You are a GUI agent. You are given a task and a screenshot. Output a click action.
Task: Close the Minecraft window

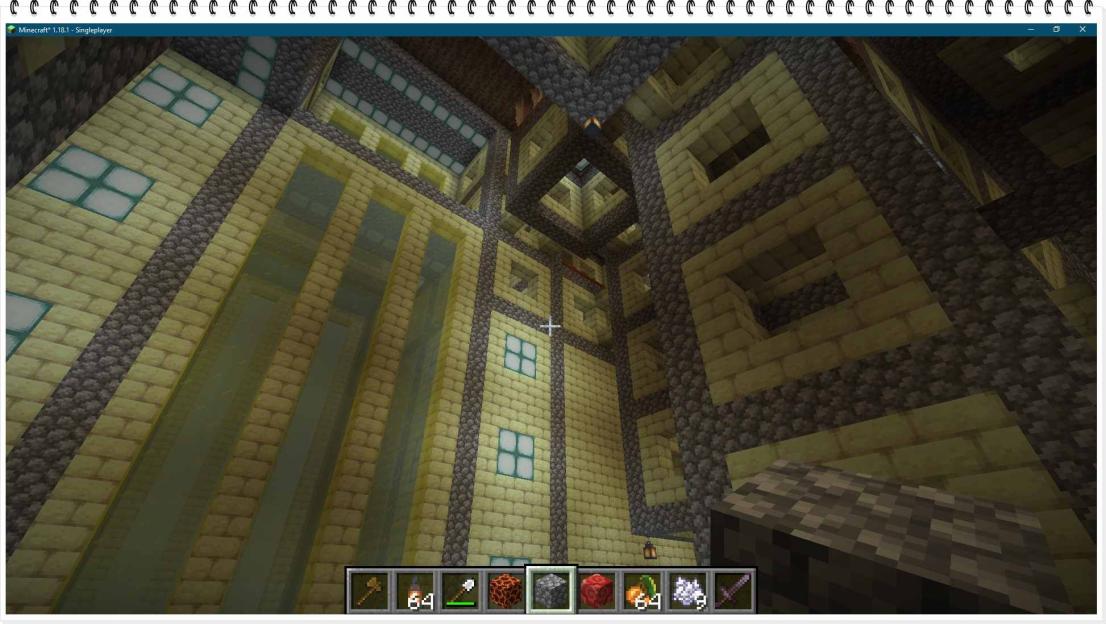pos(1082,30)
